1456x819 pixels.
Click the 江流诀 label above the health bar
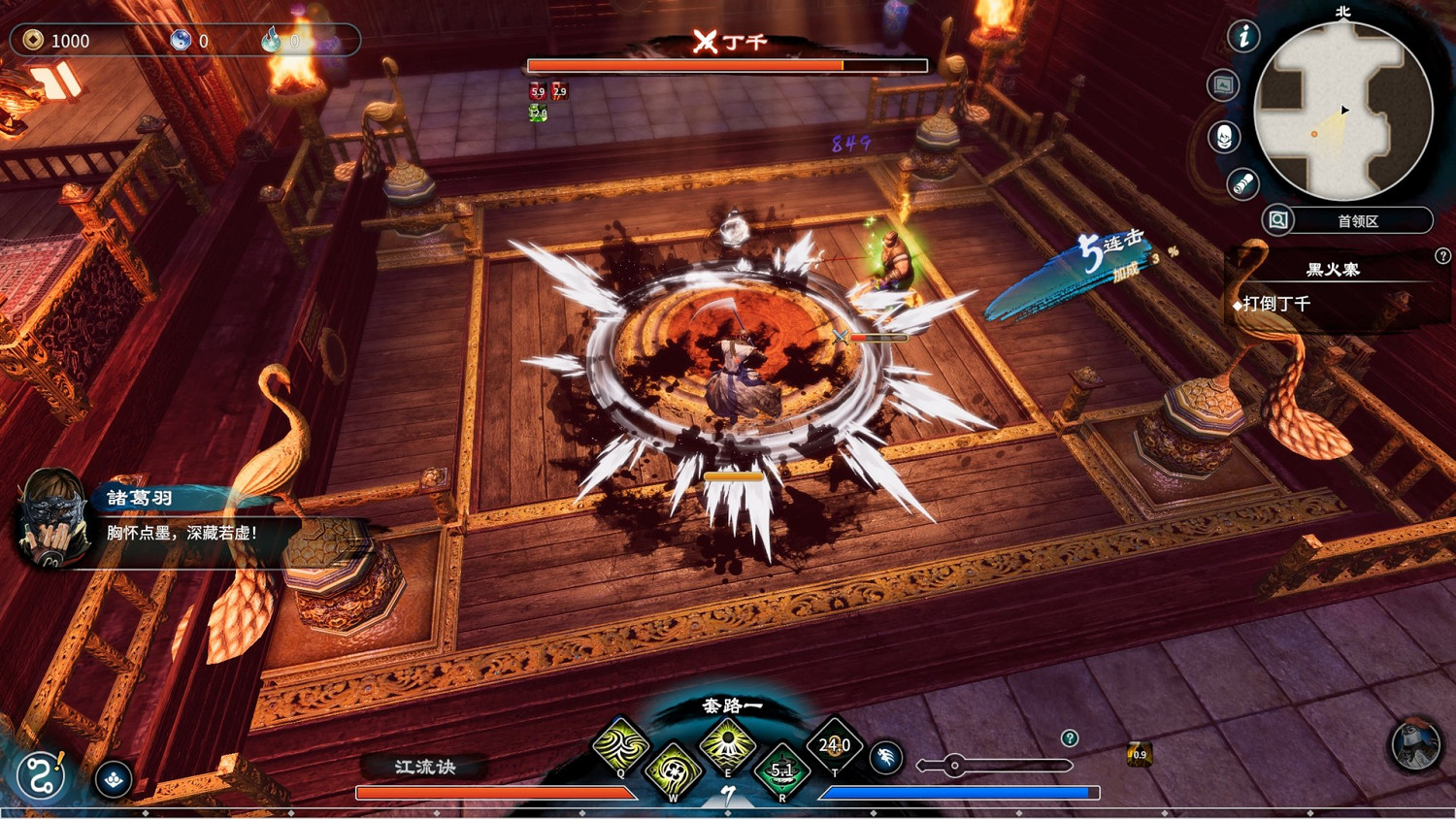(x=424, y=766)
